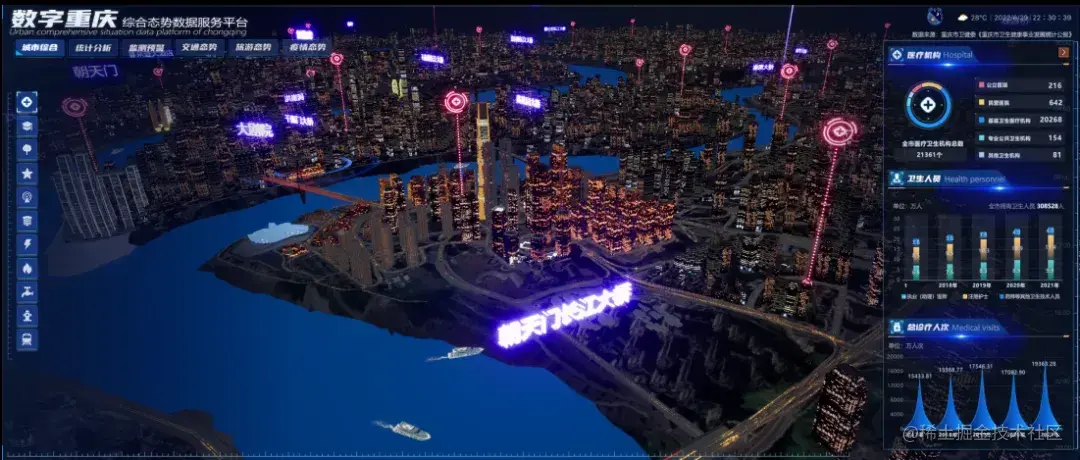Toggle the lightning bolt icon in the toolbar
Viewport: 1080px width, 460px height.
(28, 245)
